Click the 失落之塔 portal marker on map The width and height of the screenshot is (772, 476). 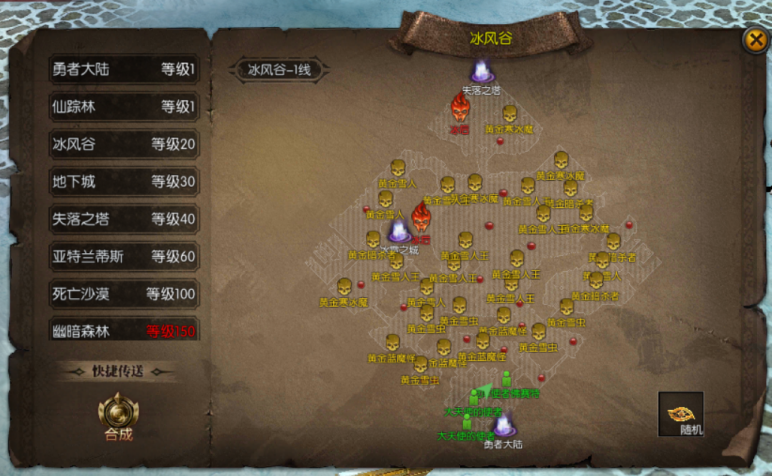click(x=483, y=72)
